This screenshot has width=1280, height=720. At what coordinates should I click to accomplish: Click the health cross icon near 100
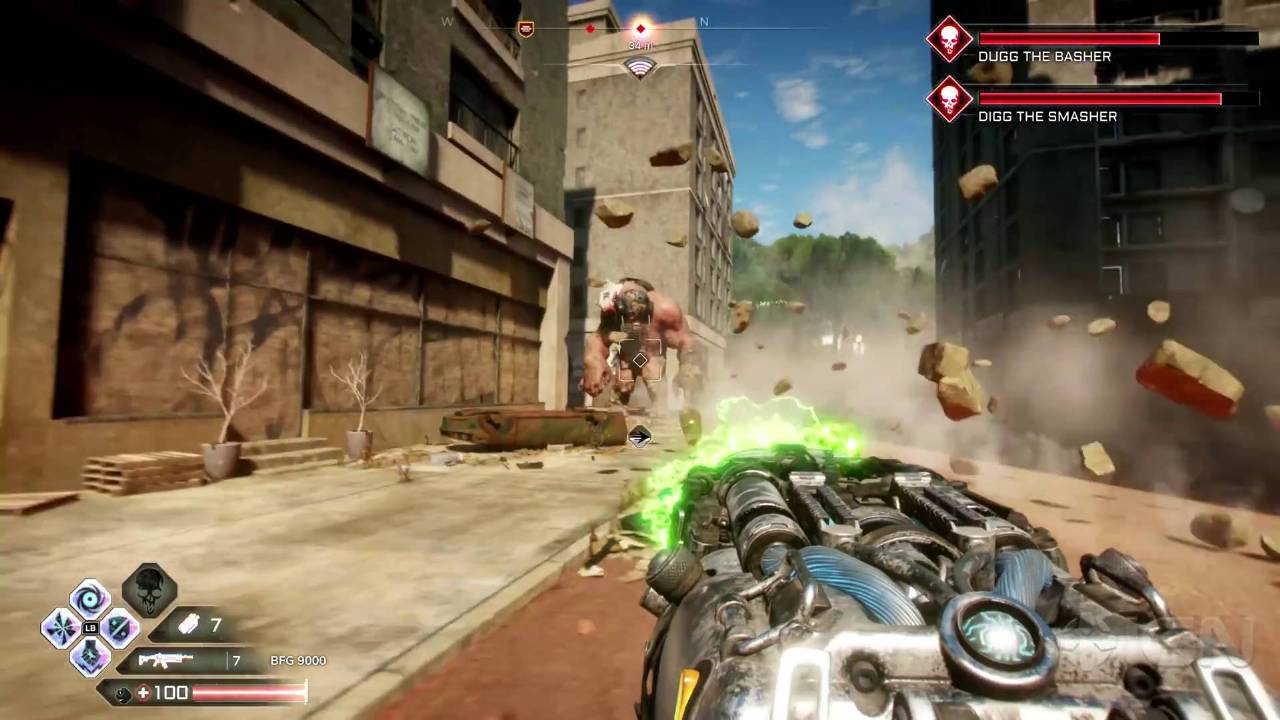point(143,692)
